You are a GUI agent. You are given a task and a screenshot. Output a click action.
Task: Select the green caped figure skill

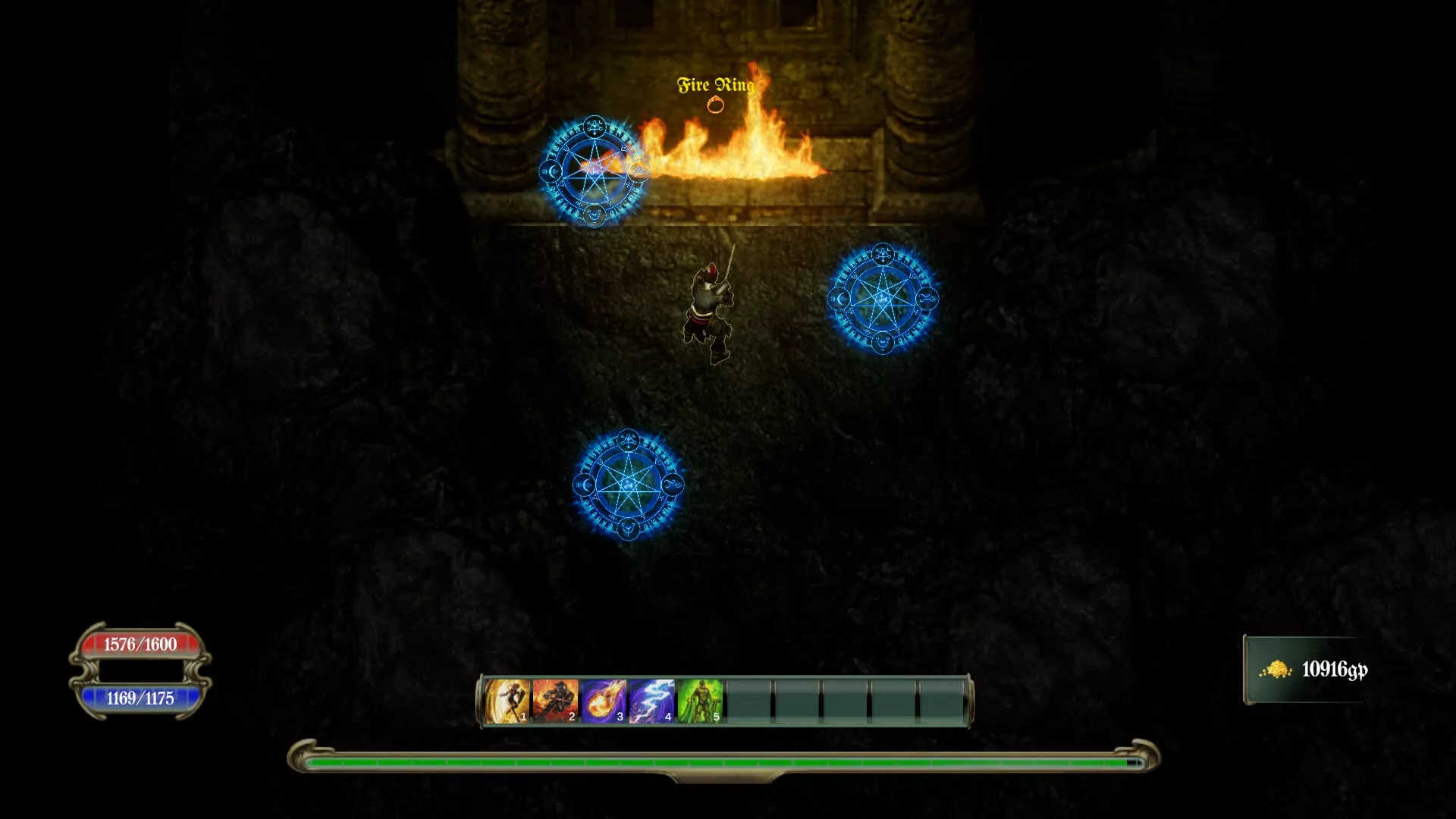(x=700, y=701)
